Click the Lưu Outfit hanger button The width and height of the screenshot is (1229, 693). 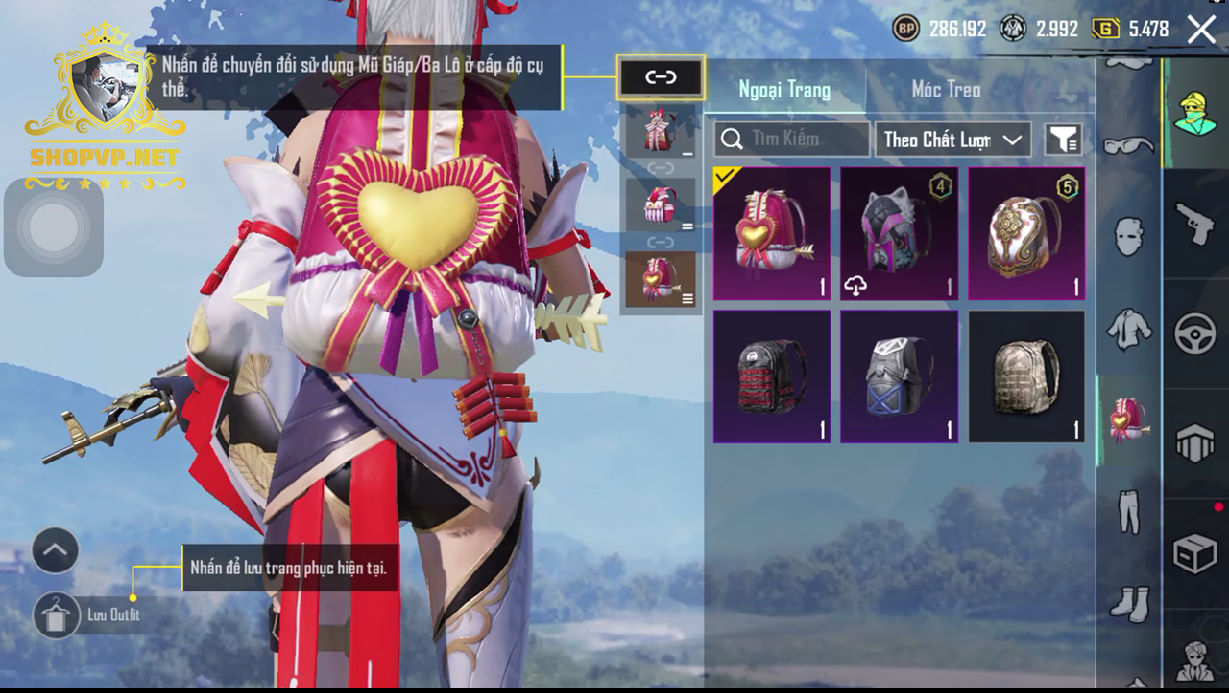(x=57, y=615)
